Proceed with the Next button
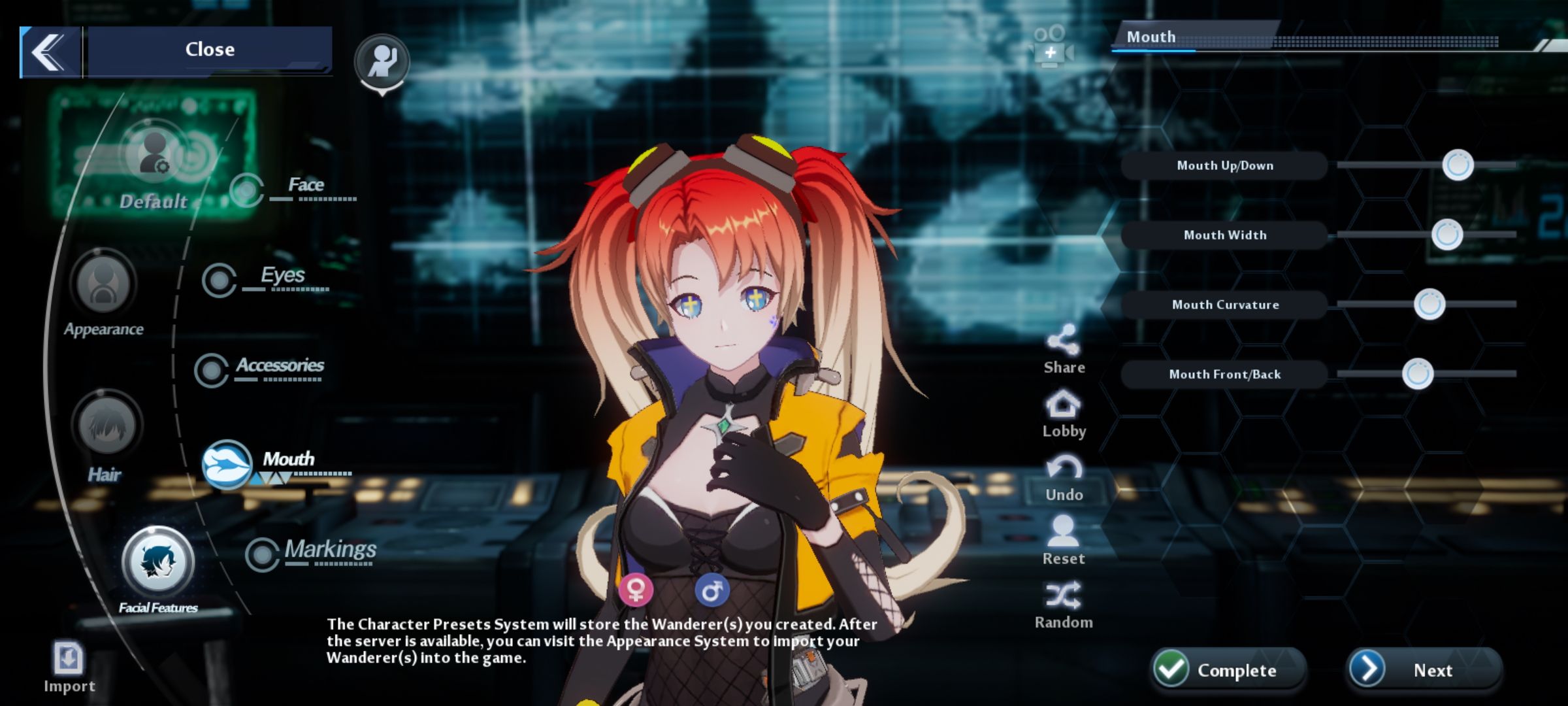 point(1423,669)
